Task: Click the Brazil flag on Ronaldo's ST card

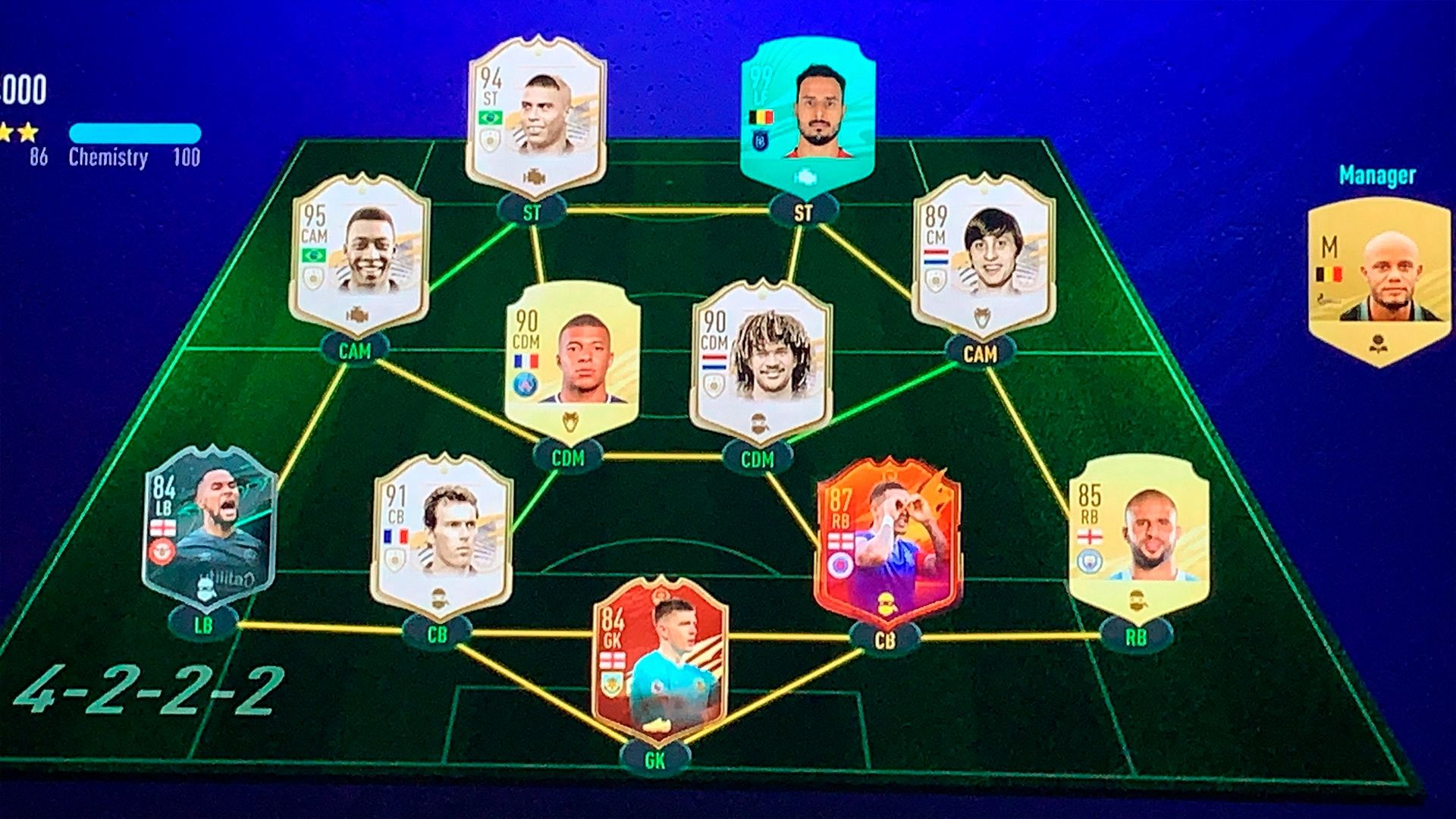Action: pyautogui.click(x=490, y=117)
